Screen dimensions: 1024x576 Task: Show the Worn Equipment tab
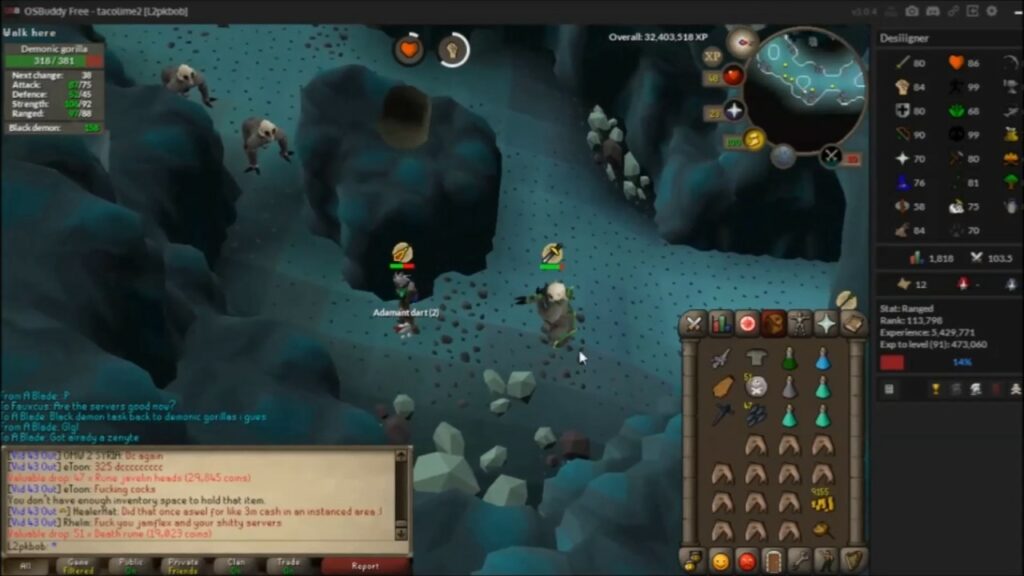point(800,324)
